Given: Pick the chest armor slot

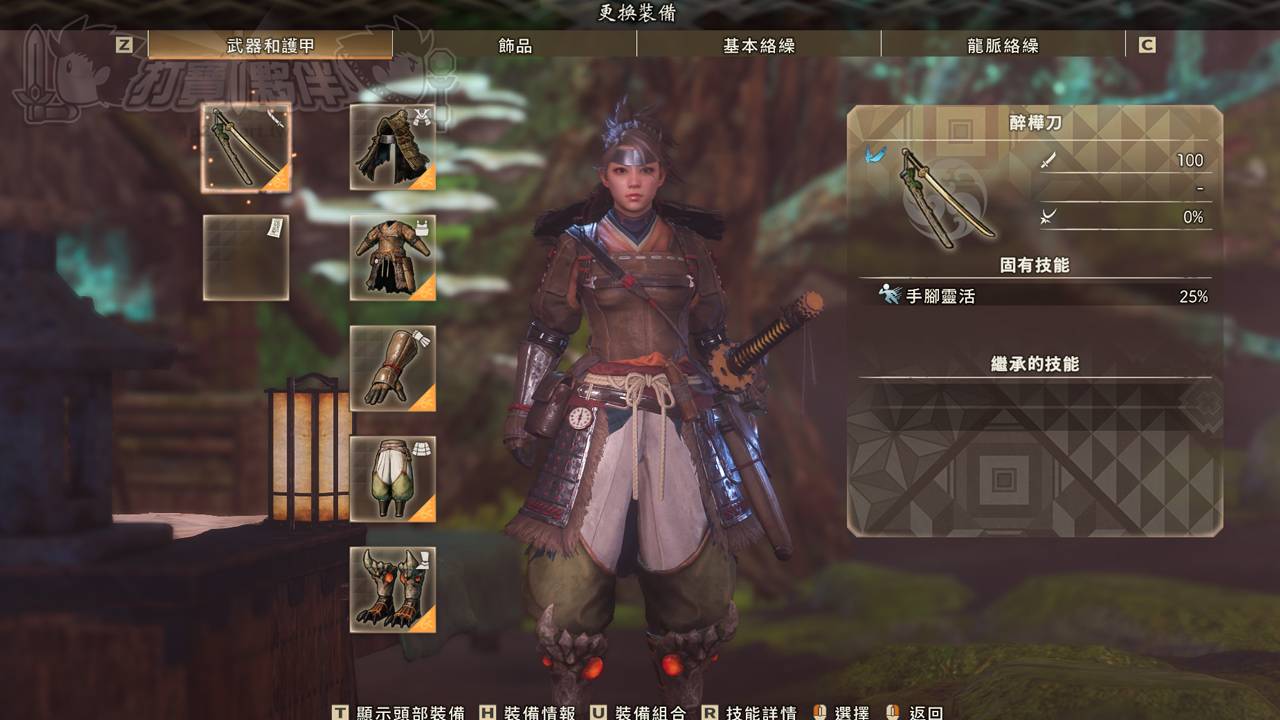Looking at the screenshot, I should click(x=393, y=258).
